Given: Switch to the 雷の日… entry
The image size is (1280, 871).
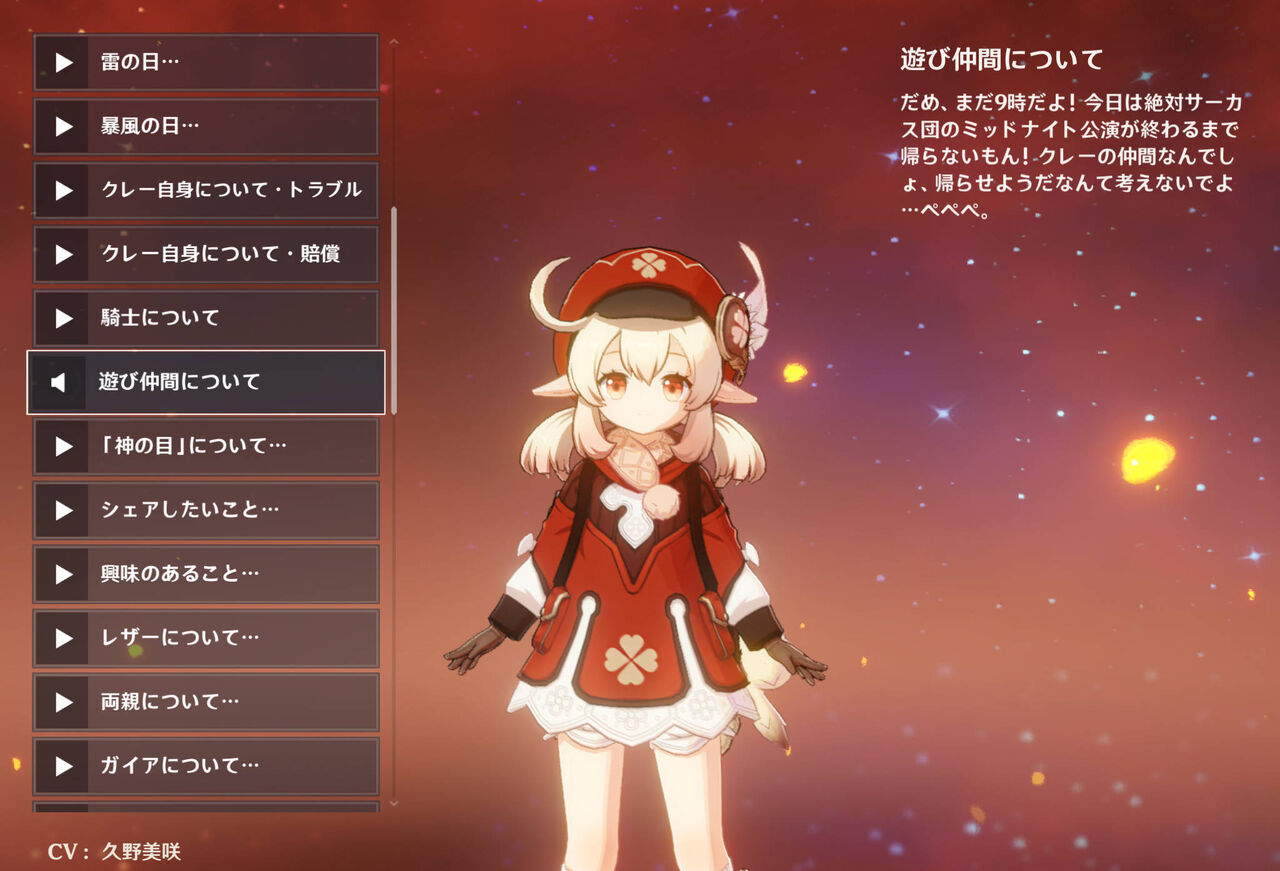Looking at the screenshot, I should [x=205, y=63].
